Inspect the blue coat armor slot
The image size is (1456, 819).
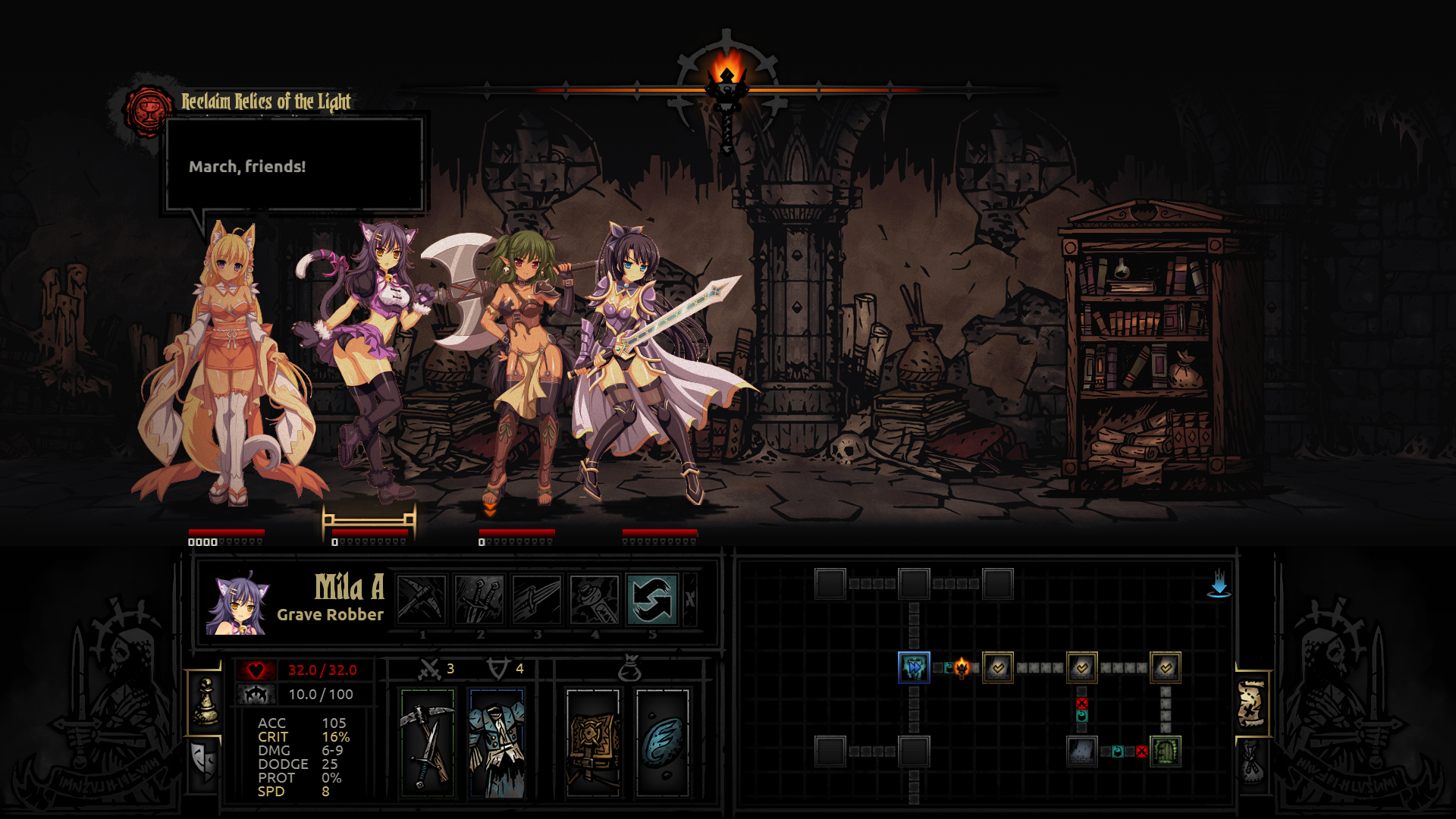pos(497,743)
